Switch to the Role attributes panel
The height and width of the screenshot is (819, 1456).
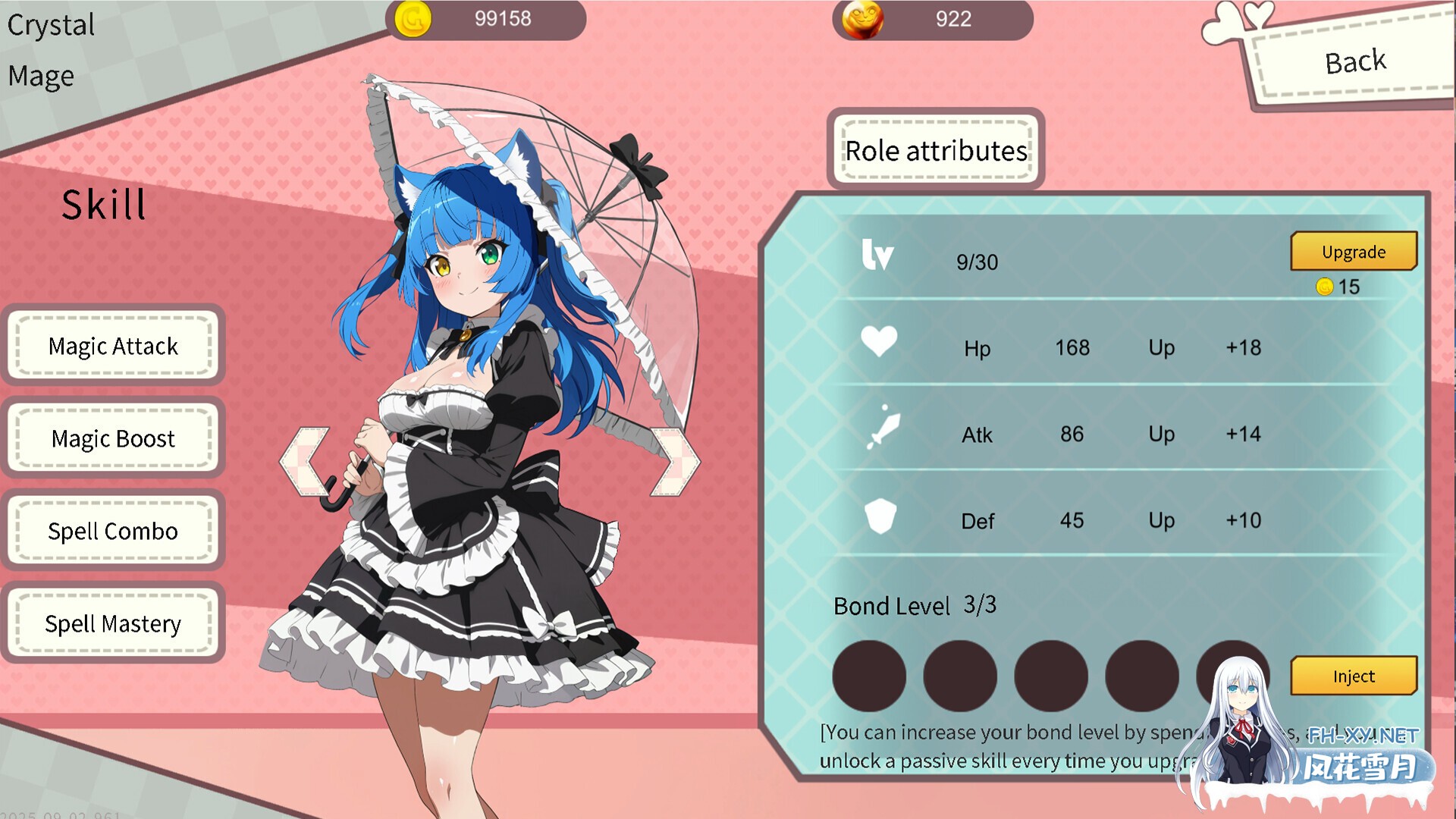click(x=936, y=150)
